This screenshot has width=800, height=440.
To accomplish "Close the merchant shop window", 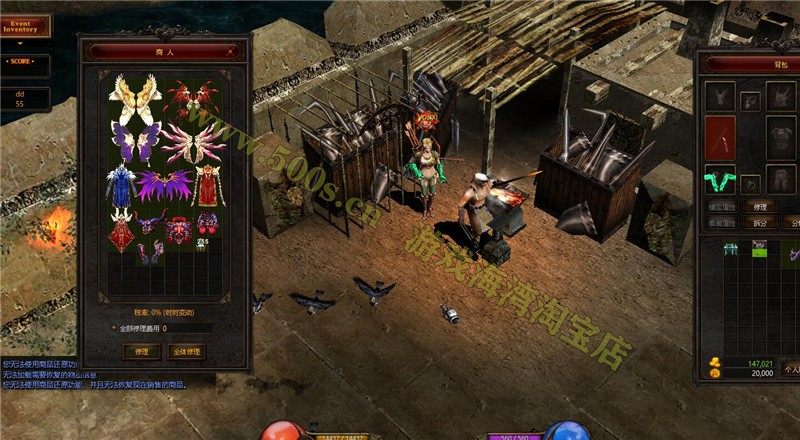I will [235, 52].
